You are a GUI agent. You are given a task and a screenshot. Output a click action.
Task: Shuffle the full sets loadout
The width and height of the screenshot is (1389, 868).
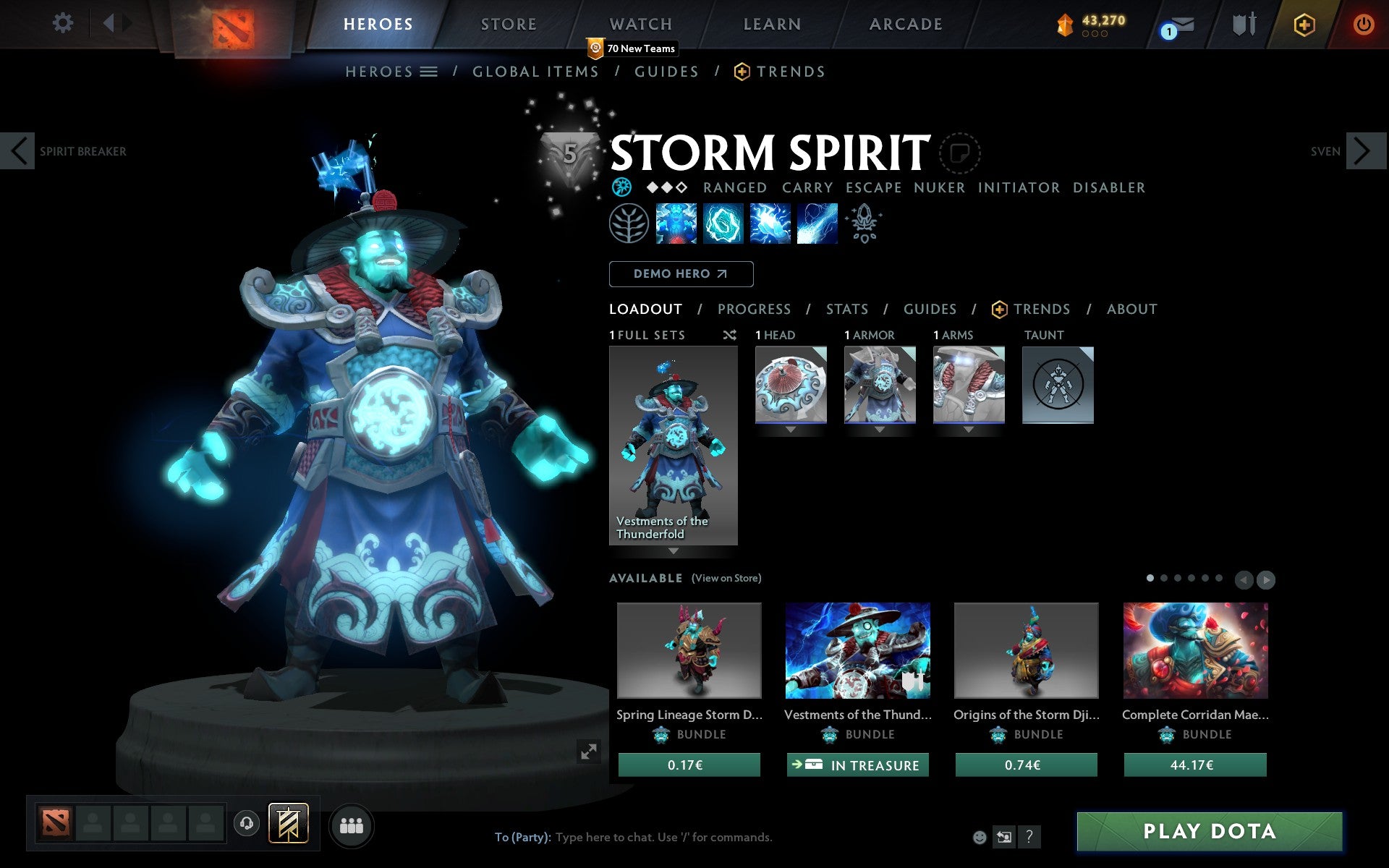729,335
